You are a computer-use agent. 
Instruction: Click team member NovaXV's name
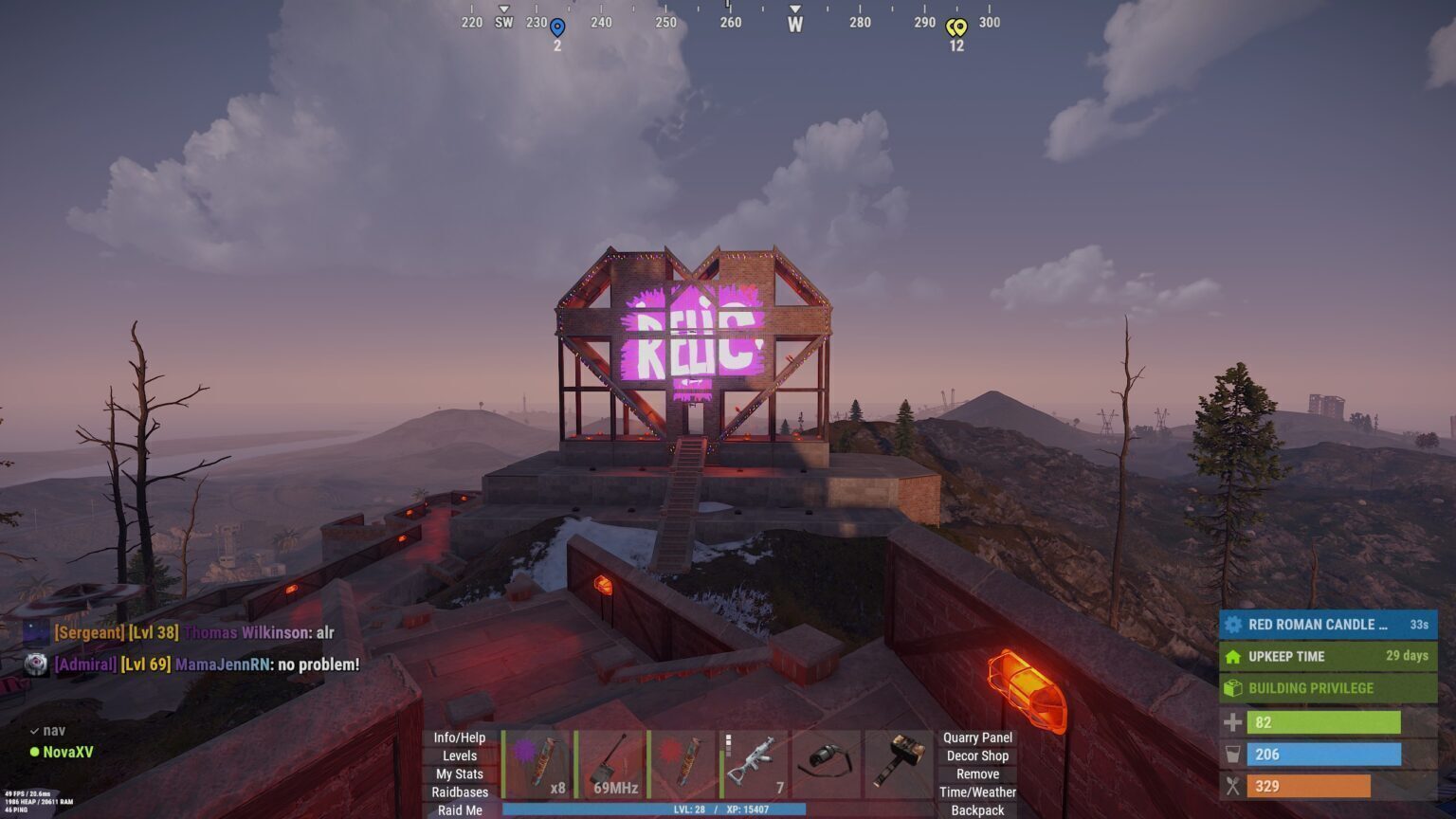67,752
